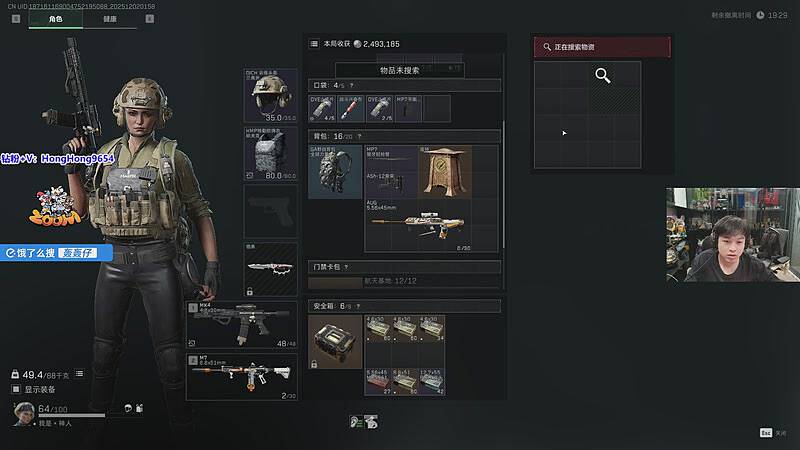
Task: Click the safe box container icon
Action: (335, 342)
